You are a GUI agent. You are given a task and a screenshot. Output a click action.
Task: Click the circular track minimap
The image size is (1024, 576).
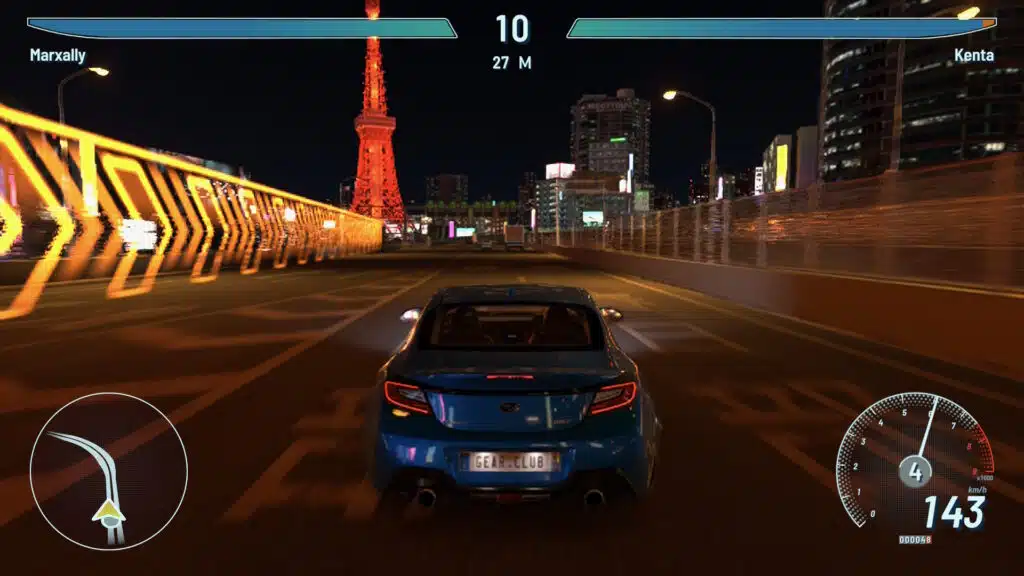[x=108, y=471]
